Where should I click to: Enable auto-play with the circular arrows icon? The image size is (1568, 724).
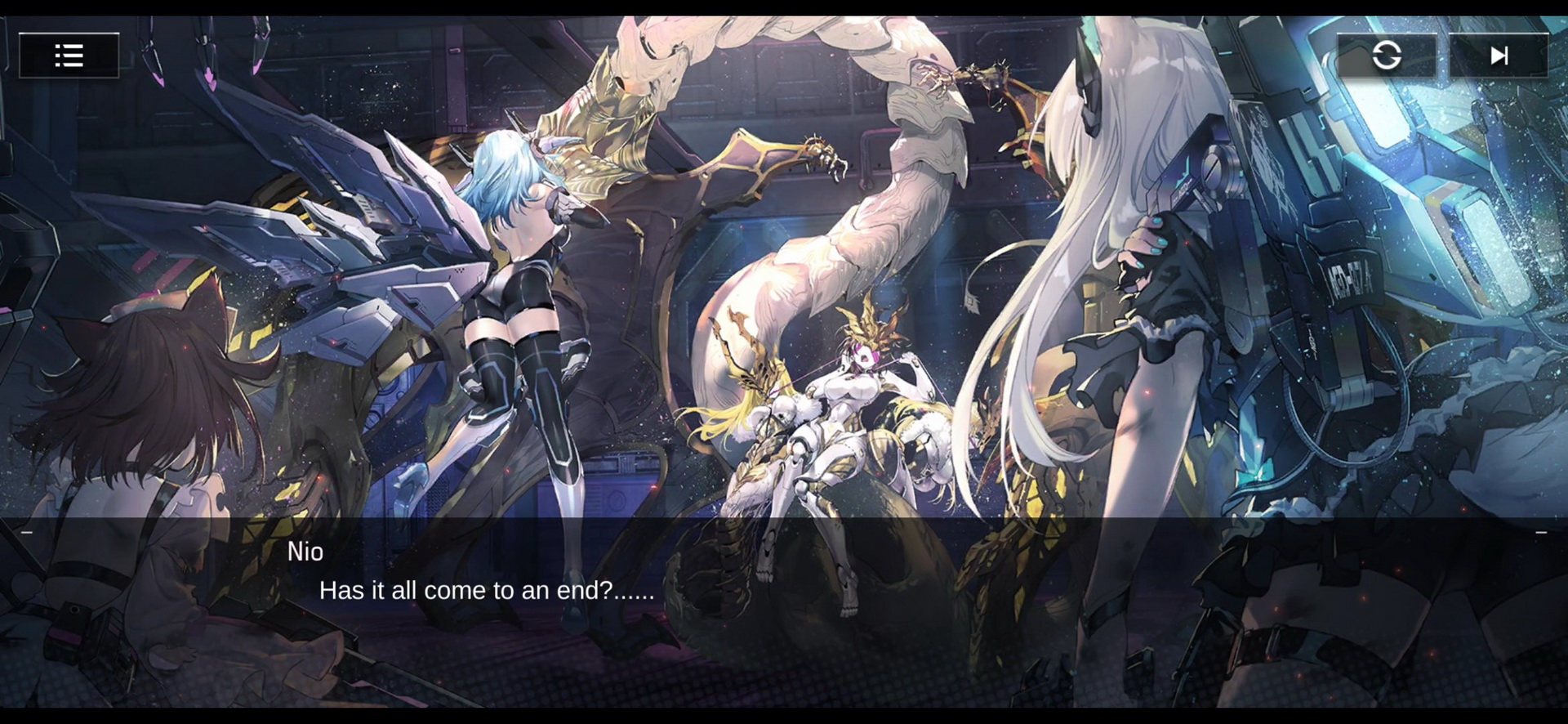pos(1387,55)
